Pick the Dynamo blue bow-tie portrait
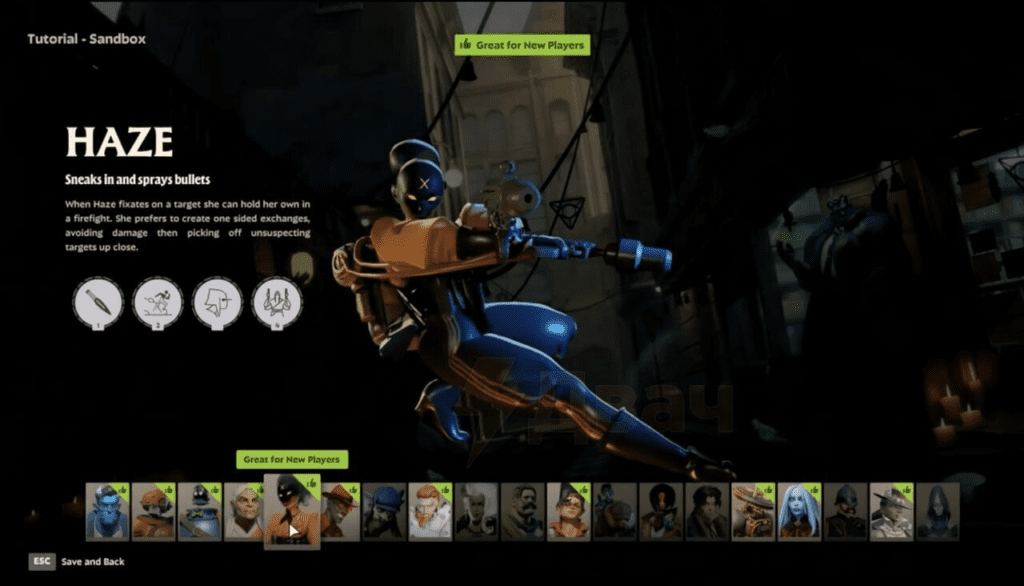The width and height of the screenshot is (1024, 586). point(199,512)
